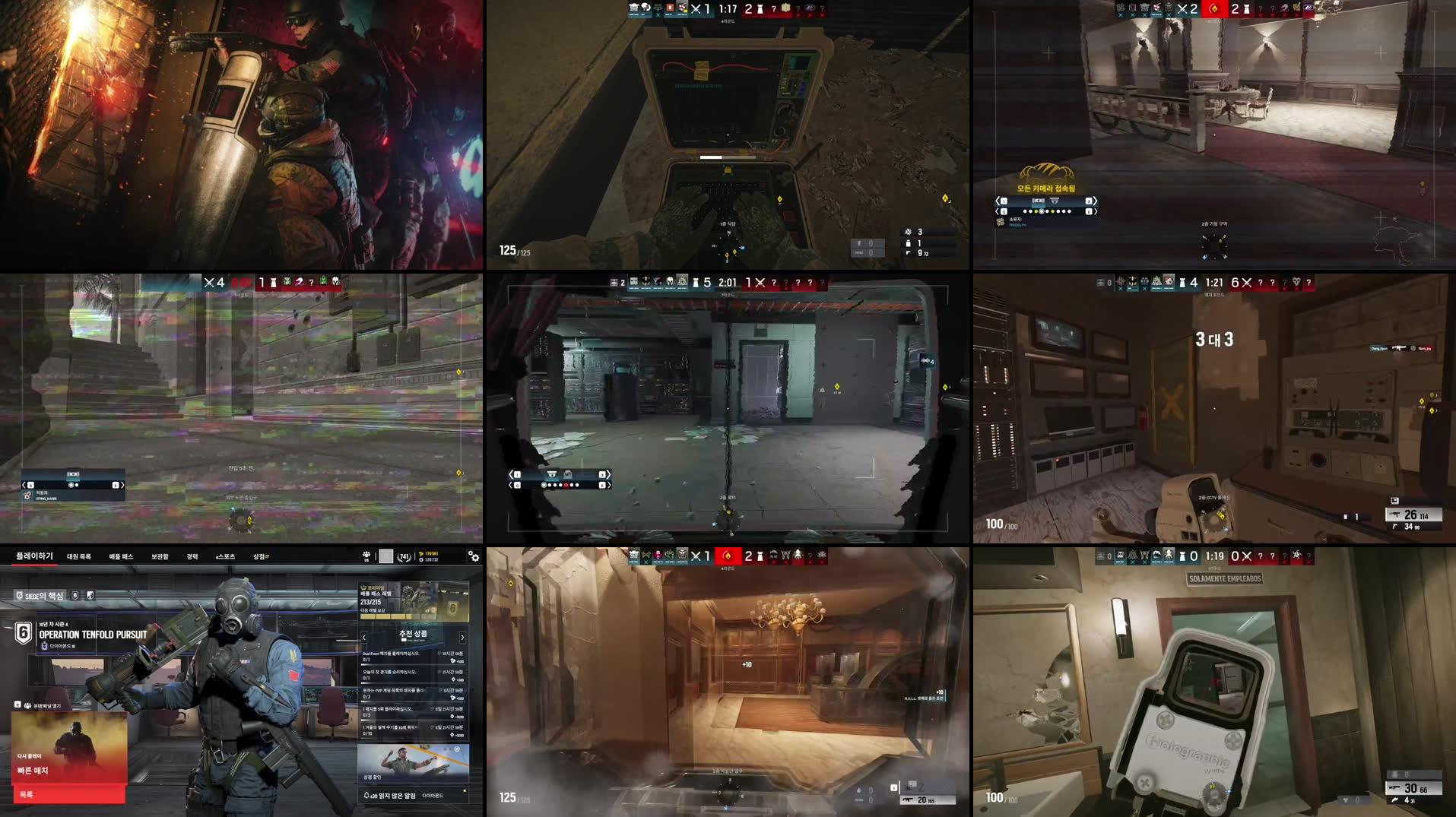Viewport: 1456px width, 817px height.
Task: Open the e스포츠 tab
Action: 225,556
